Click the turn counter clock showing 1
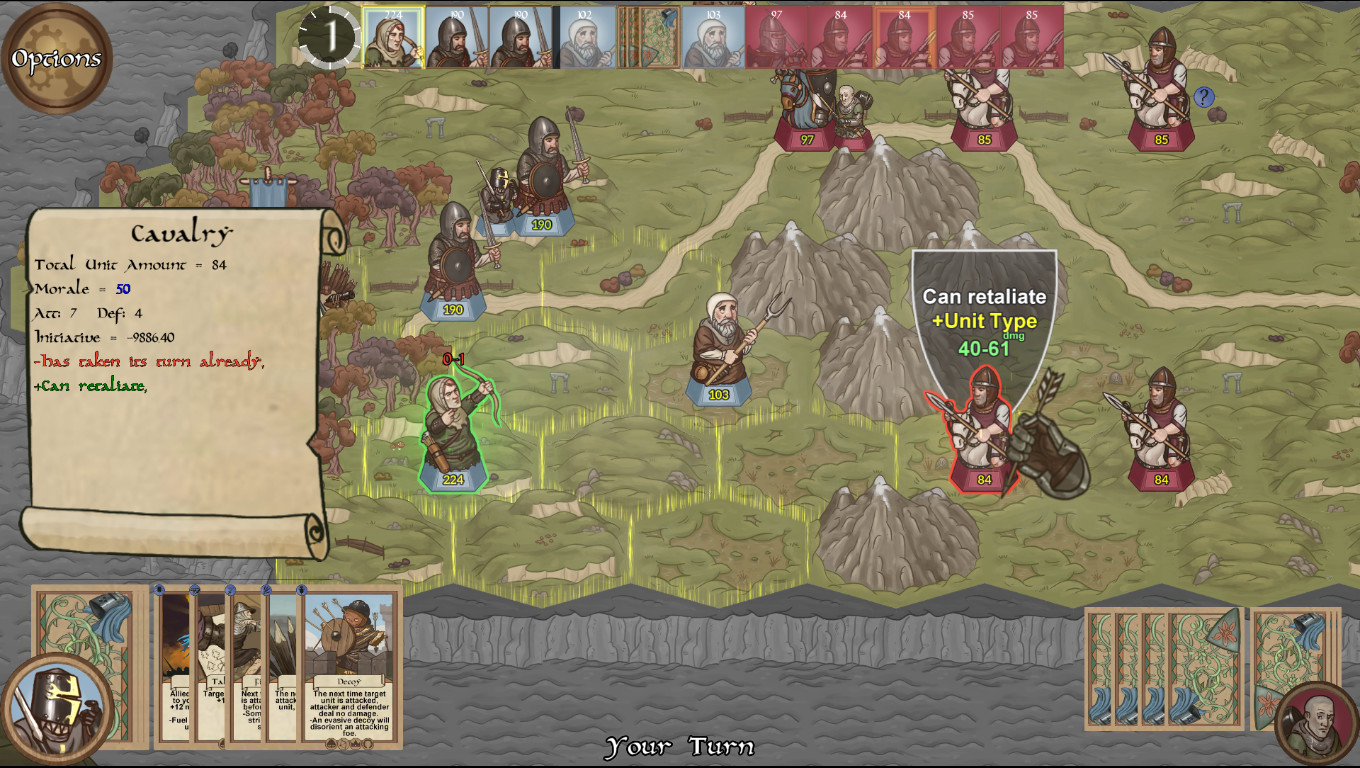The image size is (1360, 768). coord(330,35)
